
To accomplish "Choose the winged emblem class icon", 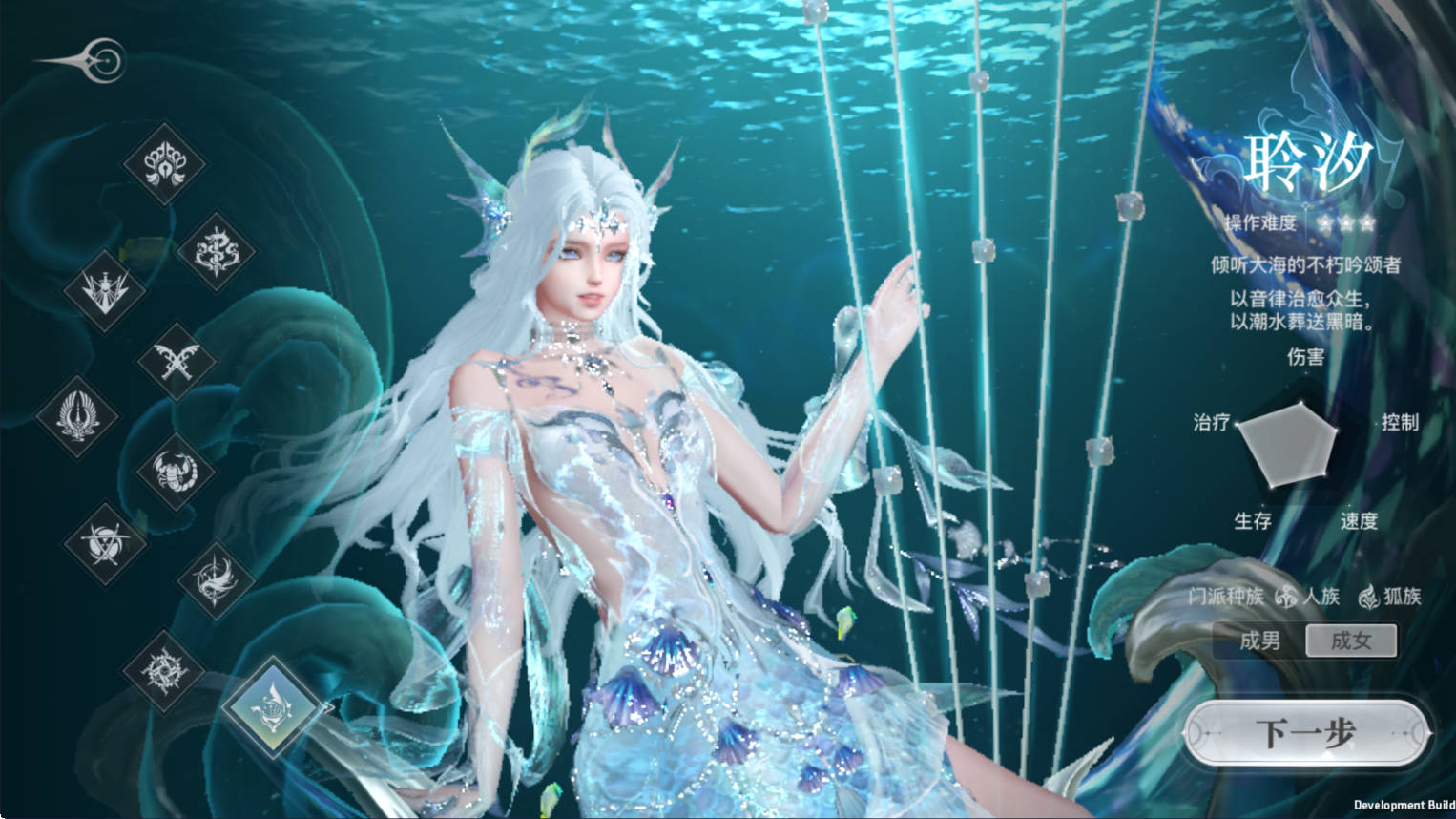I will click(77, 415).
